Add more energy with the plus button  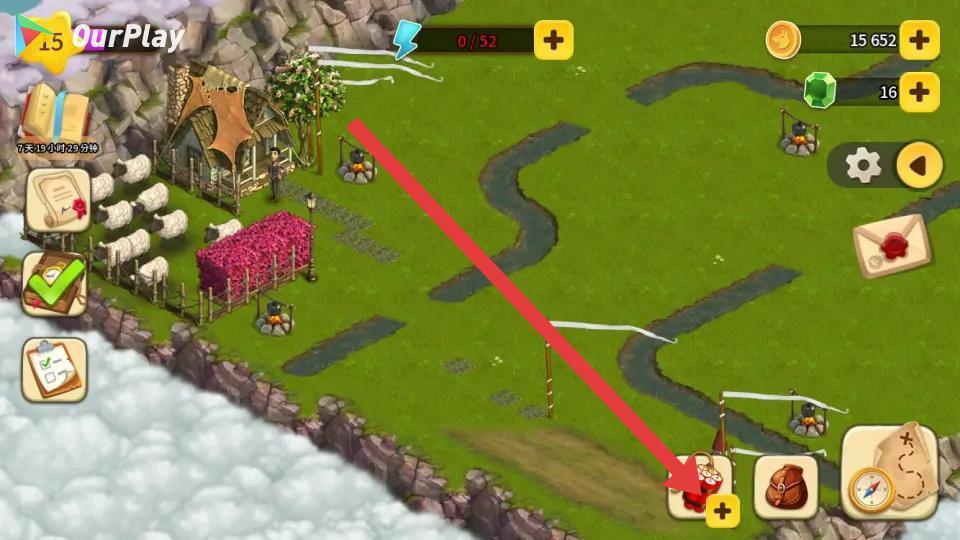pos(553,41)
